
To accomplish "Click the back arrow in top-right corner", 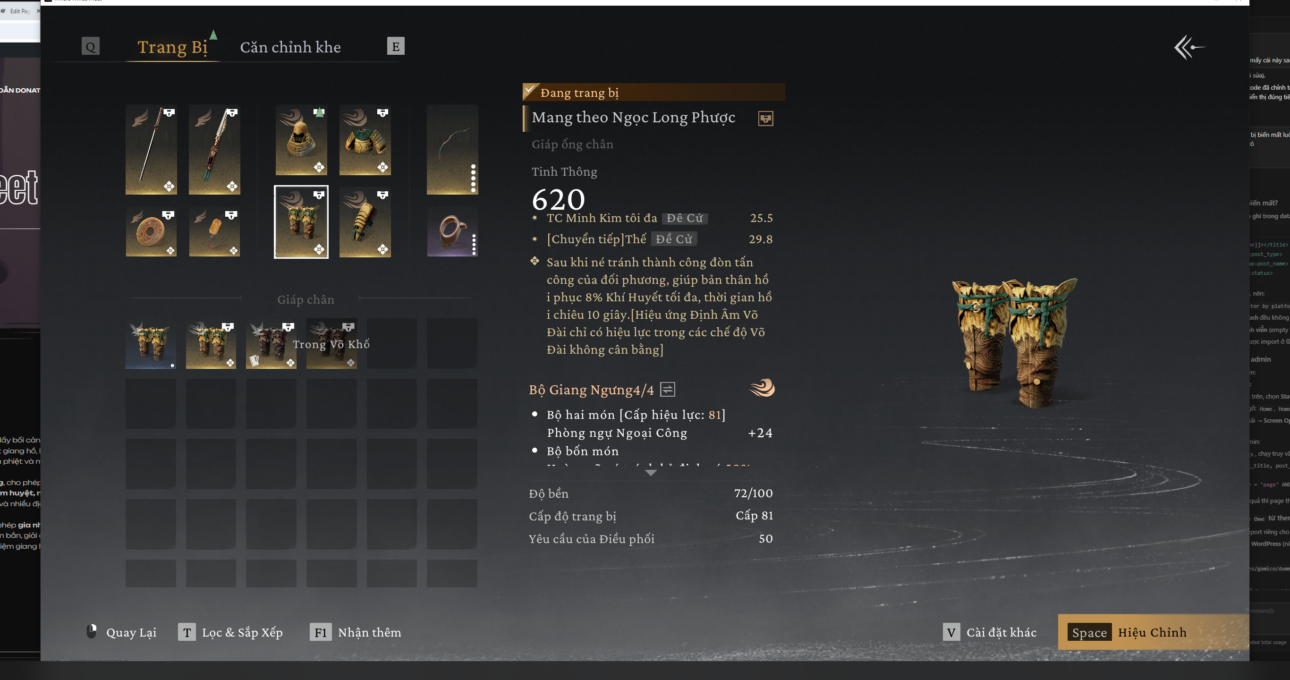I will (1188, 47).
